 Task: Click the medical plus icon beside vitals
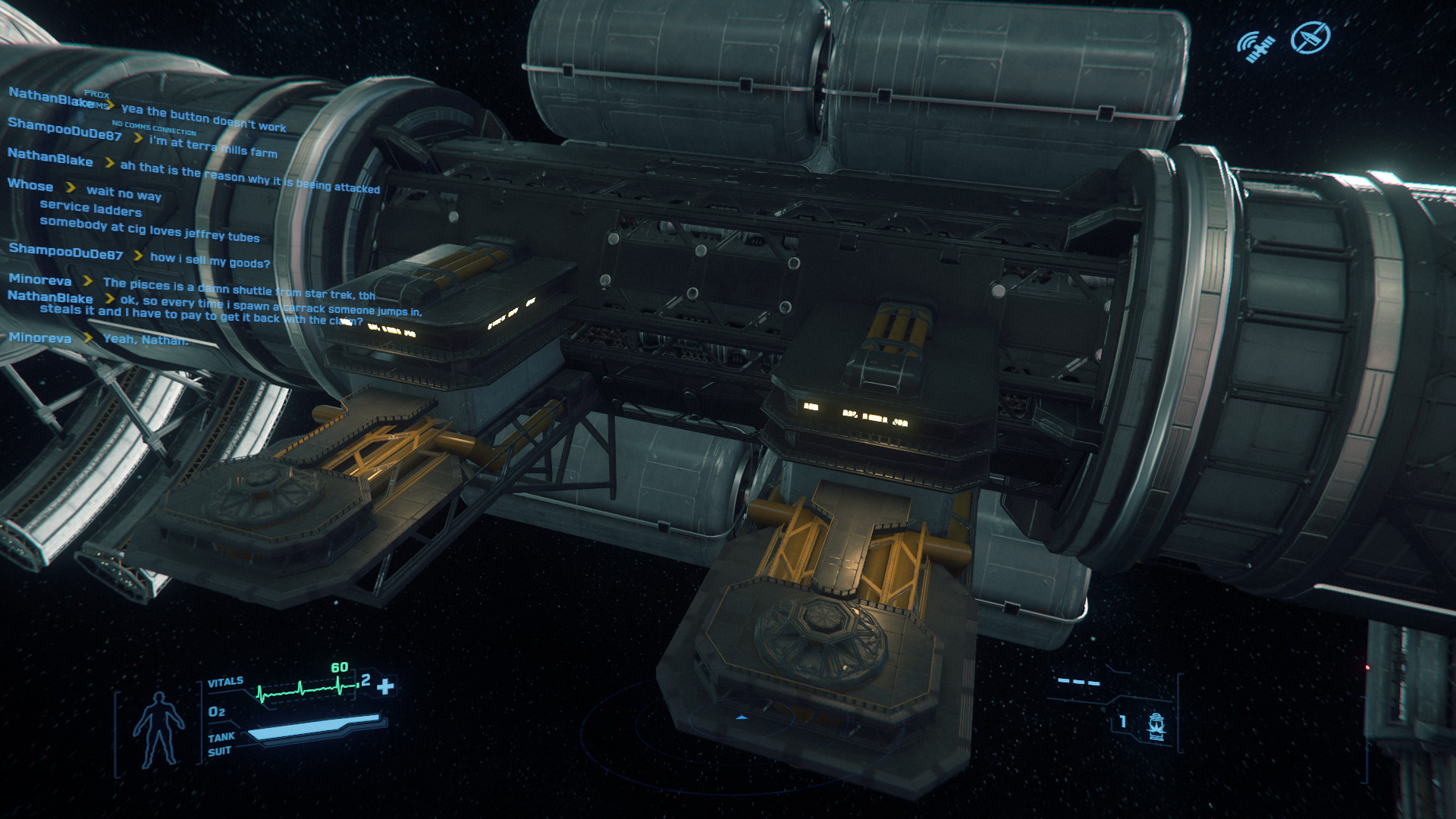point(386,686)
